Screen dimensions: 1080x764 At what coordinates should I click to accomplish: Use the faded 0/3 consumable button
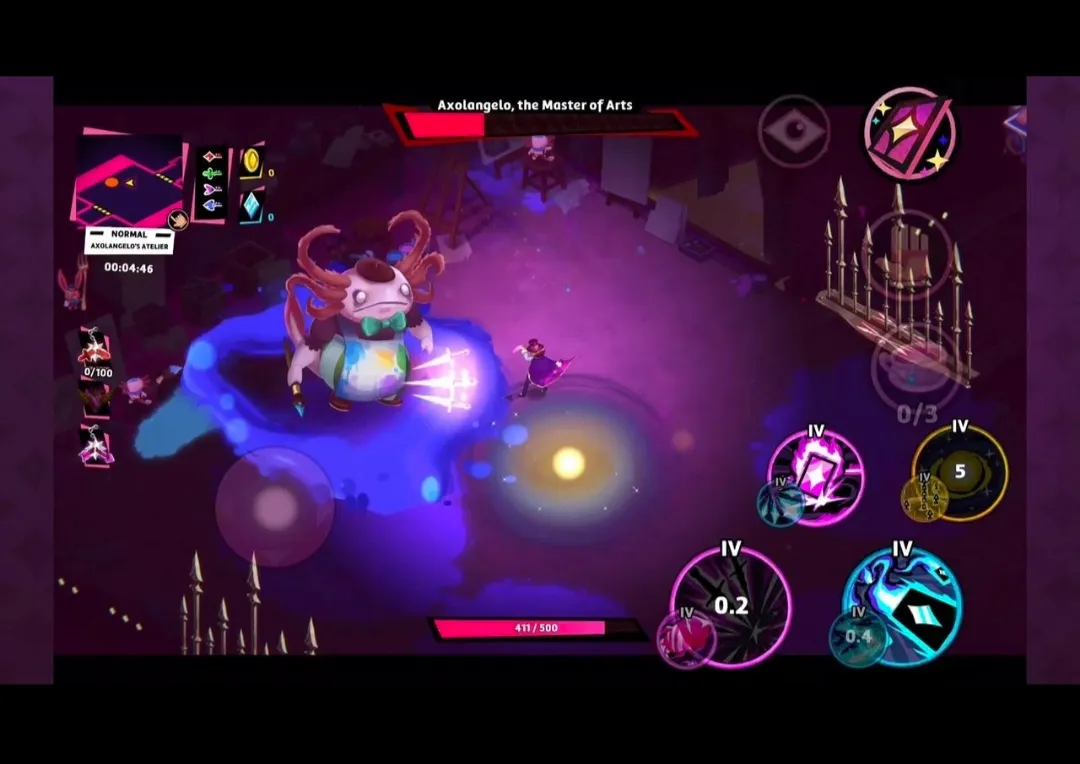tap(916, 368)
